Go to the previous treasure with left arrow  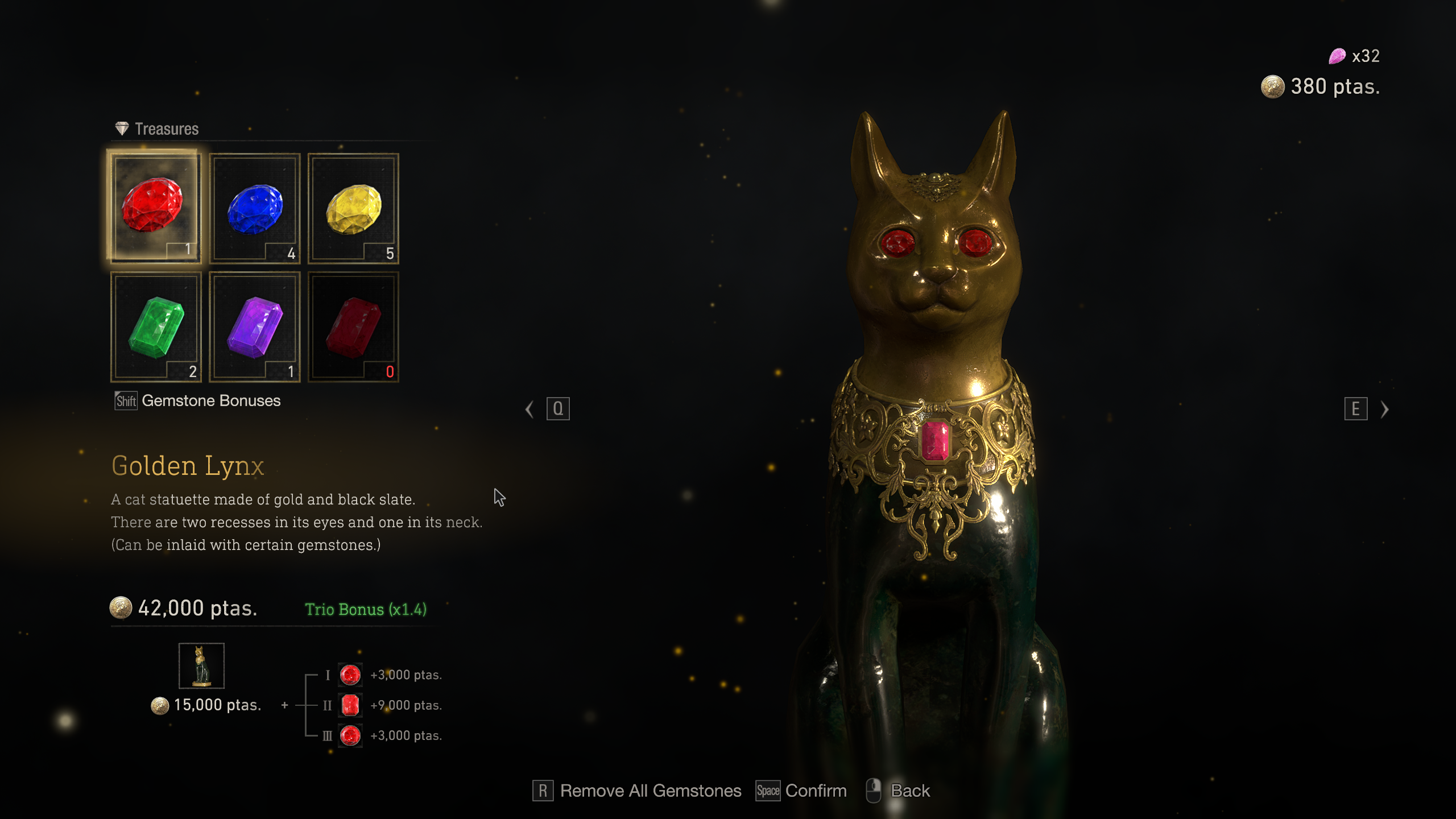pos(530,409)
